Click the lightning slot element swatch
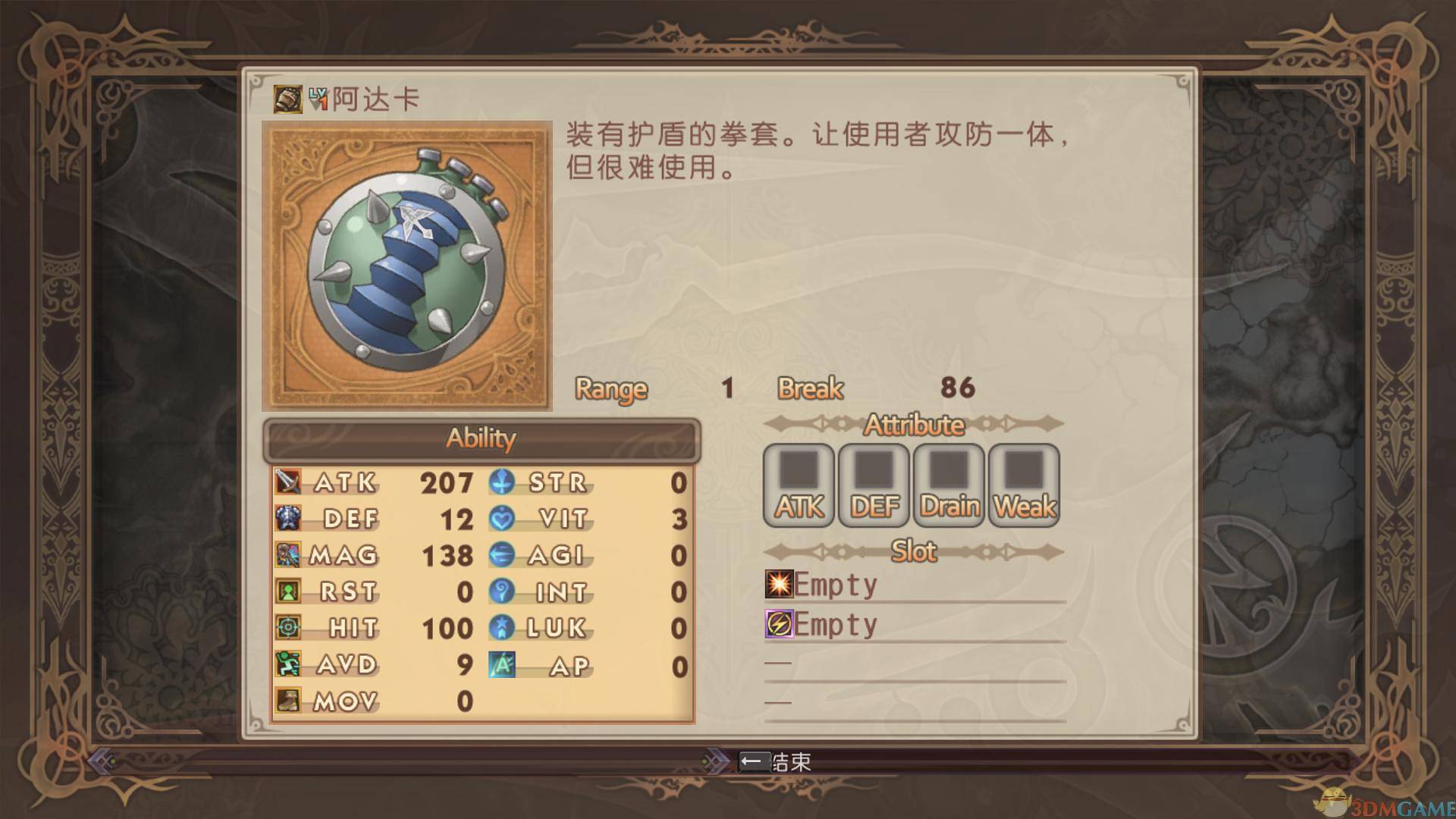This screenshot has height=819, width=1456. pos(778,624)
